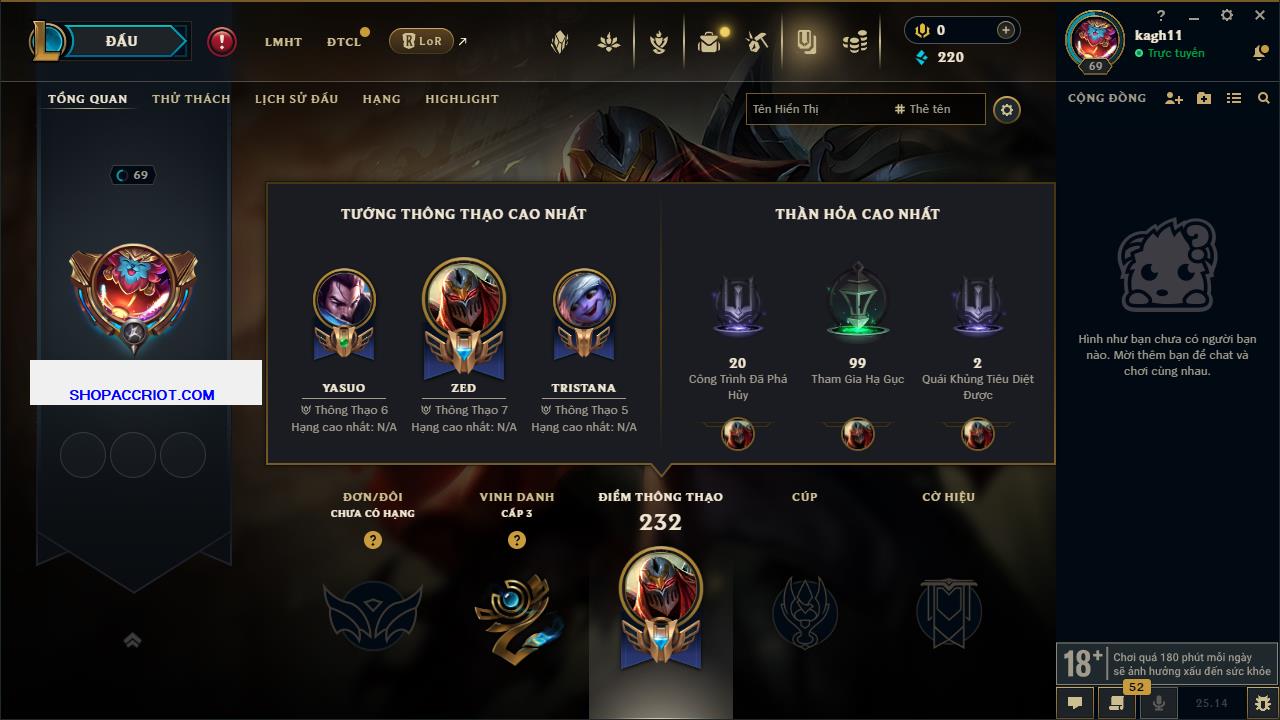Add currency with the plus button
The image size is (1280, 720).
[x=1006, y=30]
